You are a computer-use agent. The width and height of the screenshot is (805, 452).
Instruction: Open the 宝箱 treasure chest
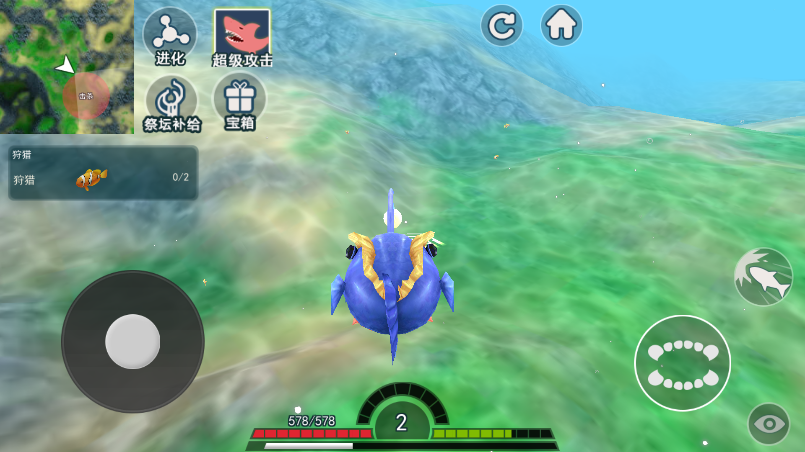[x=240, y=101]
